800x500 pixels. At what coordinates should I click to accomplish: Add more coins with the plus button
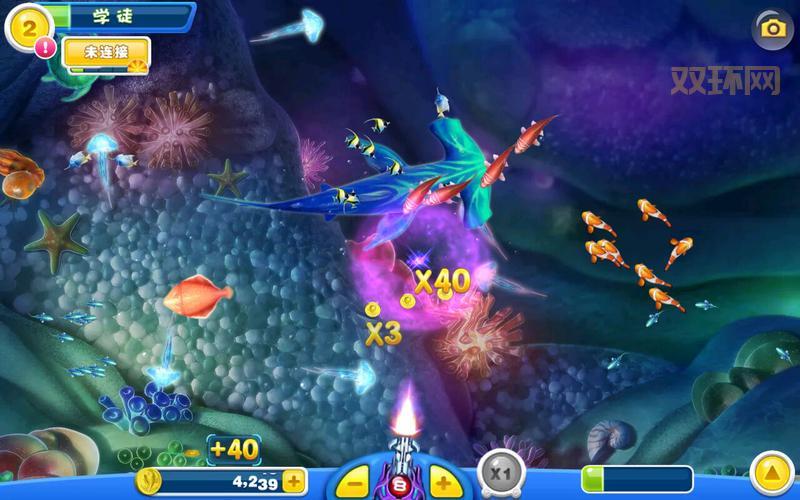pos(293,481)
